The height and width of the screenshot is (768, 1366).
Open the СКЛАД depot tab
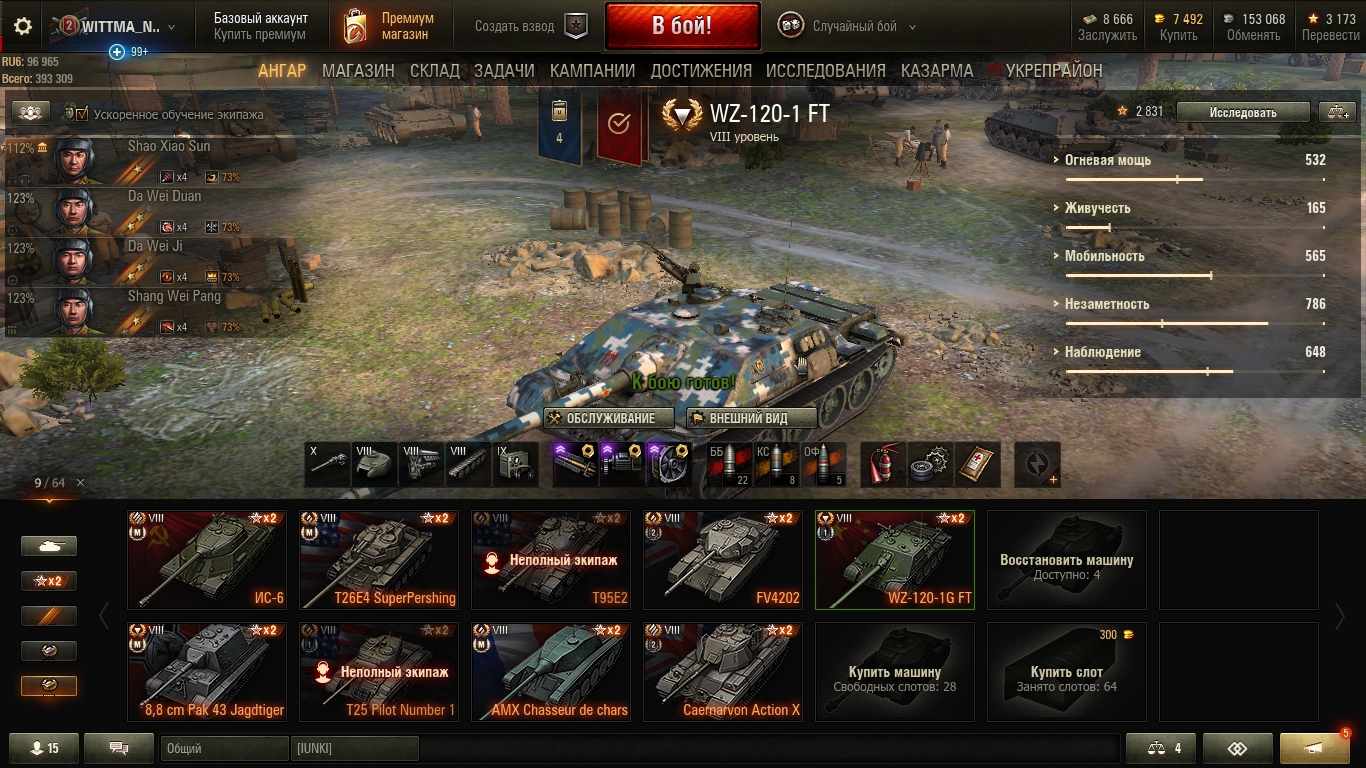434,71
